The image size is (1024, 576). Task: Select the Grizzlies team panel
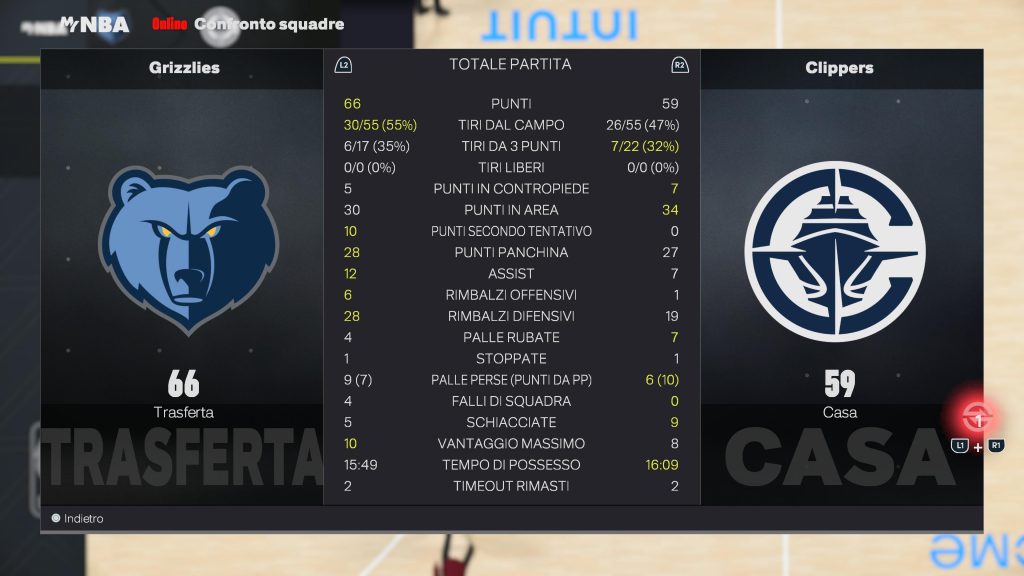[x=183, y=270]
